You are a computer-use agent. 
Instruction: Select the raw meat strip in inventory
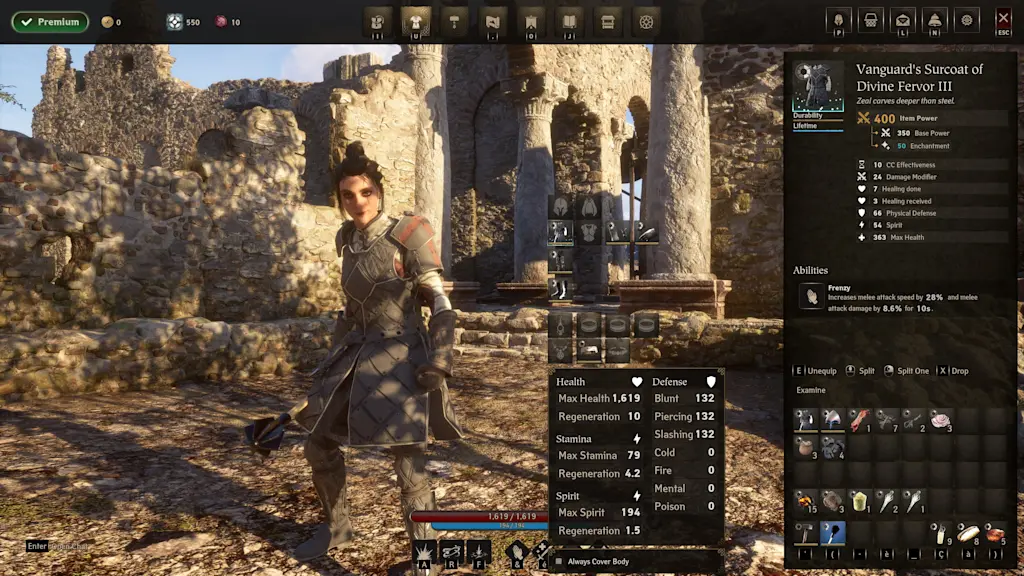pyautogui.click(x=860, y=419)
